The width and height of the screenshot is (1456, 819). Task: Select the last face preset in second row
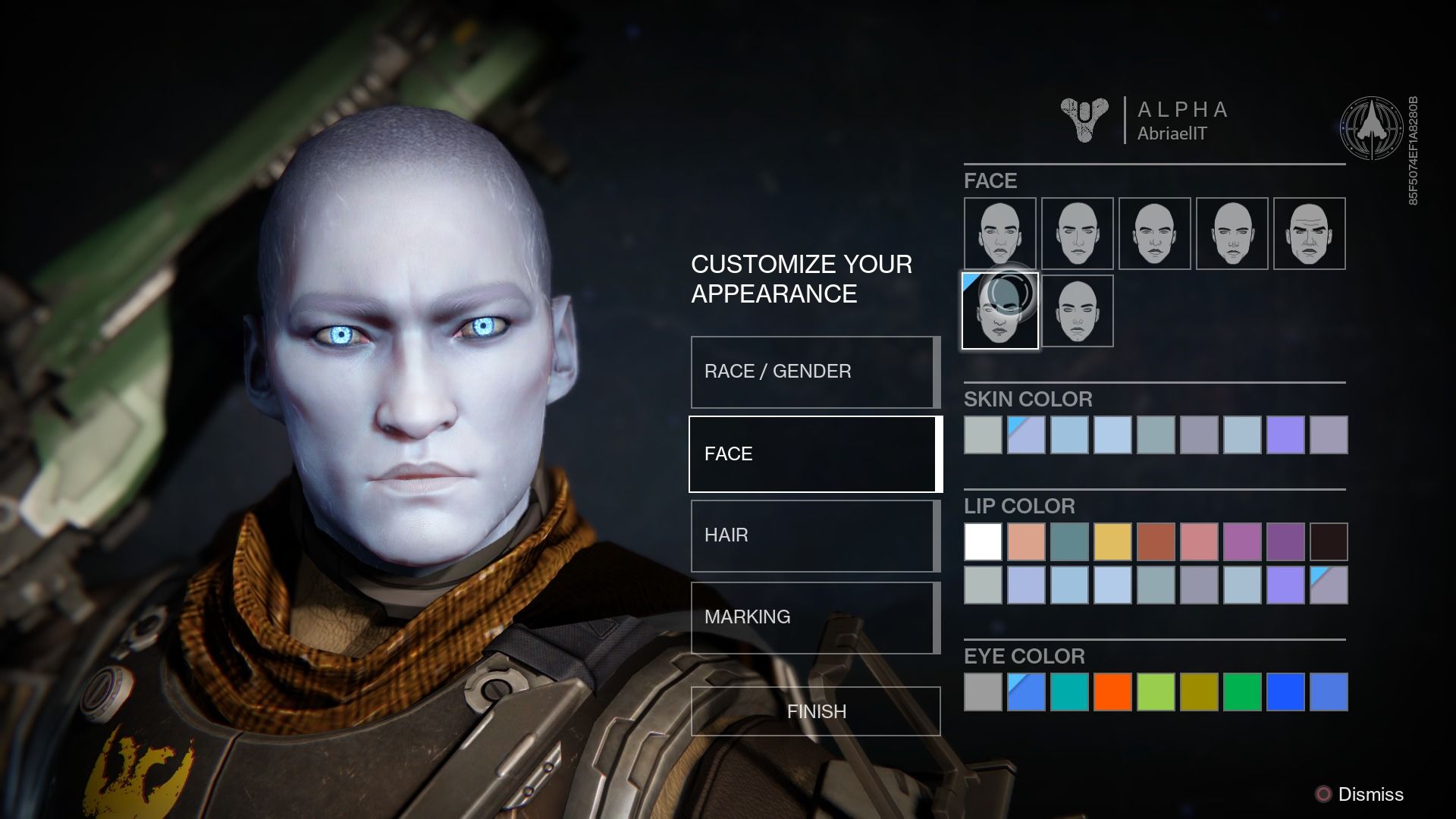[1077, 311]
